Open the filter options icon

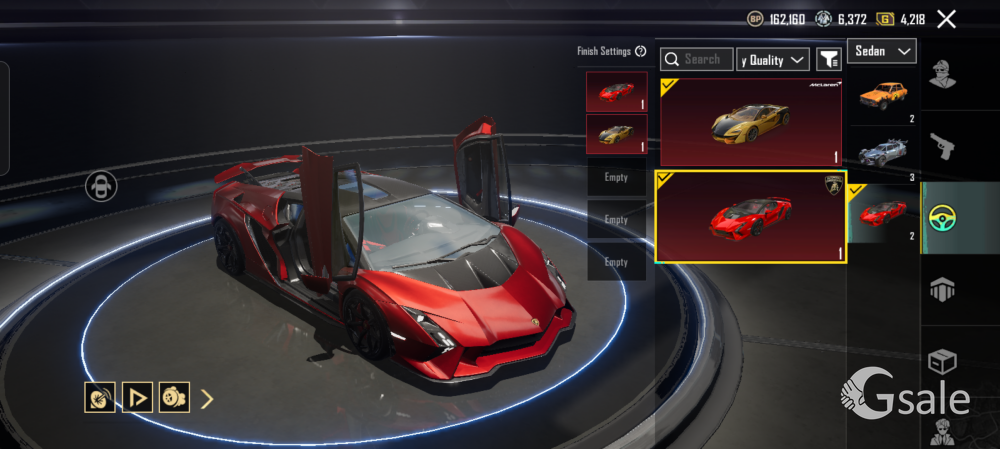click(829, 60)
